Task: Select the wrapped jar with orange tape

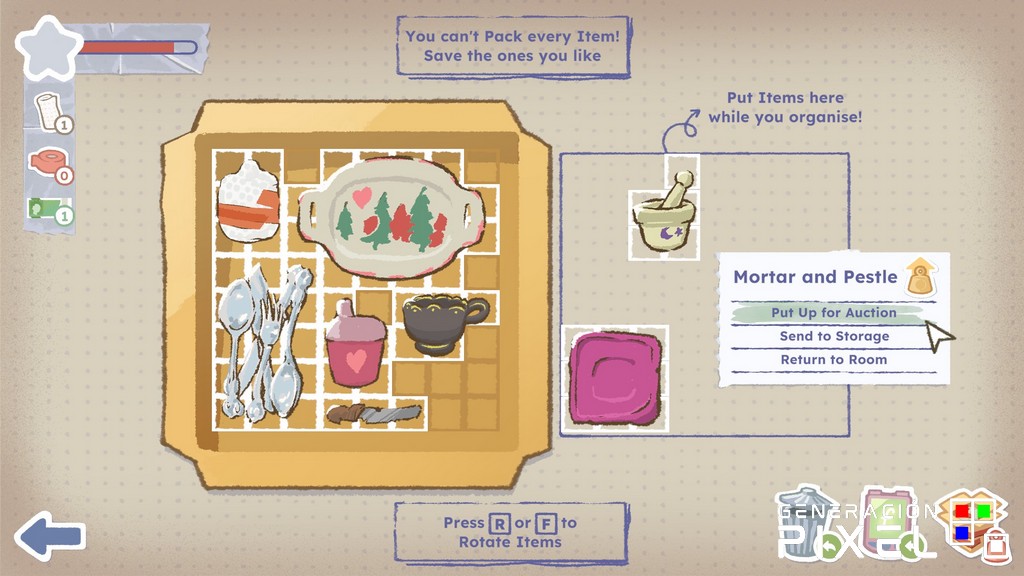Action: [247, 202]
